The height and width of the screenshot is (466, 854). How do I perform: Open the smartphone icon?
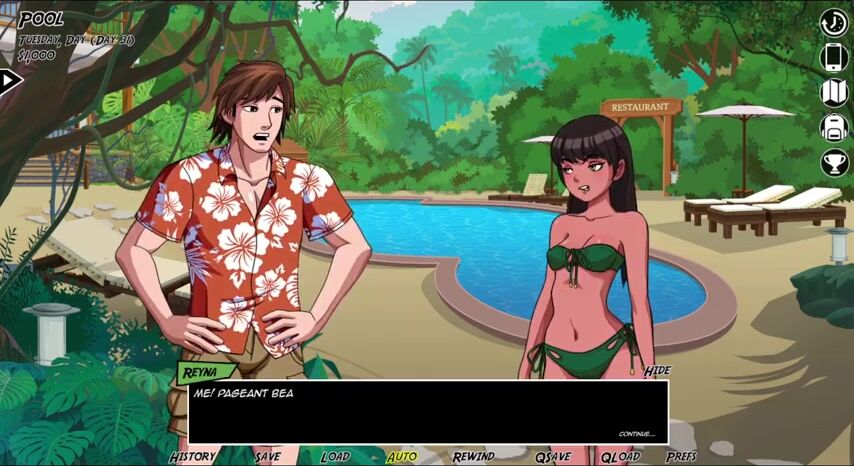click(x=834, y=57)
